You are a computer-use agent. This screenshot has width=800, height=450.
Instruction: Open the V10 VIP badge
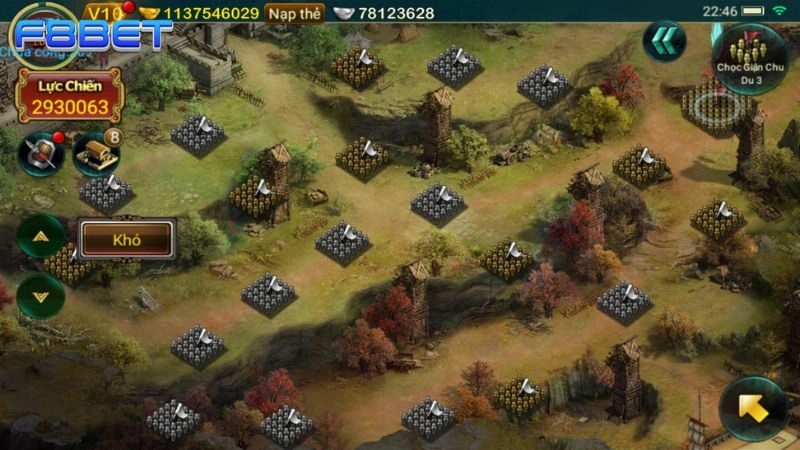tap(103, 13)
